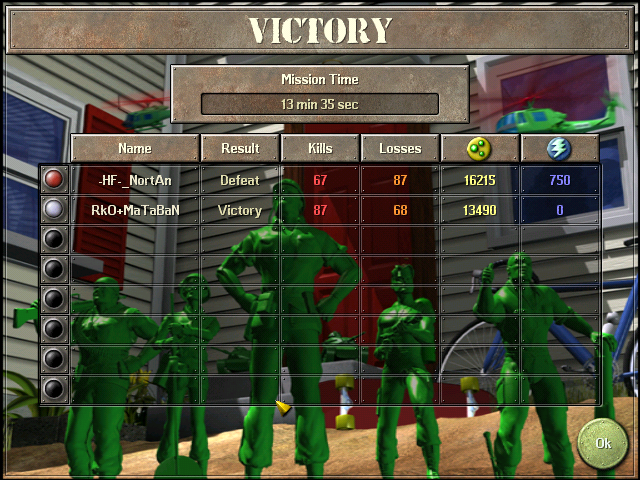The image size is (640, 480).
Task: Click the Result column header
Action: click(239, 148)
